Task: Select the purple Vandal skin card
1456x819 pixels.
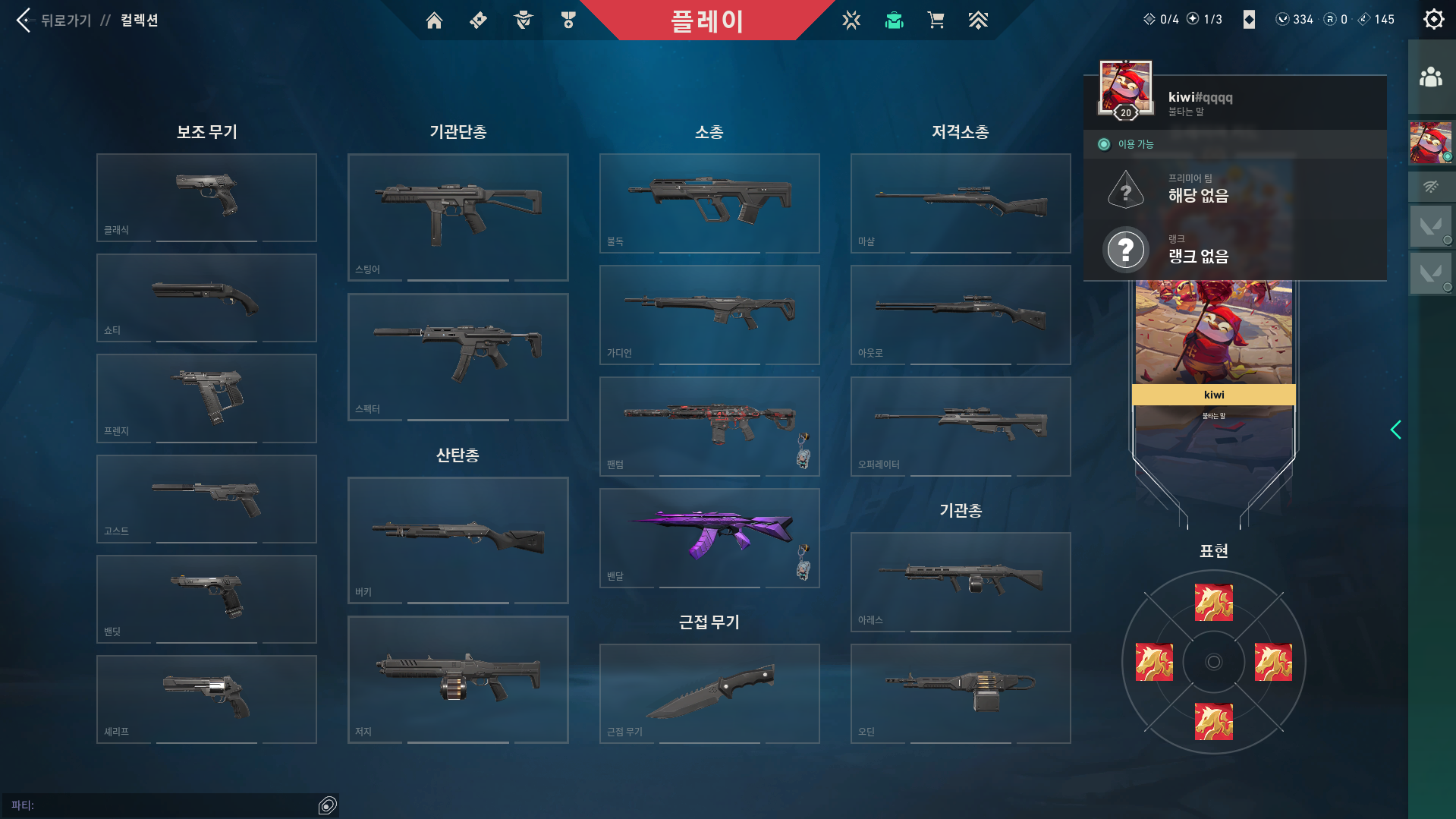Action: coord(709,537)
